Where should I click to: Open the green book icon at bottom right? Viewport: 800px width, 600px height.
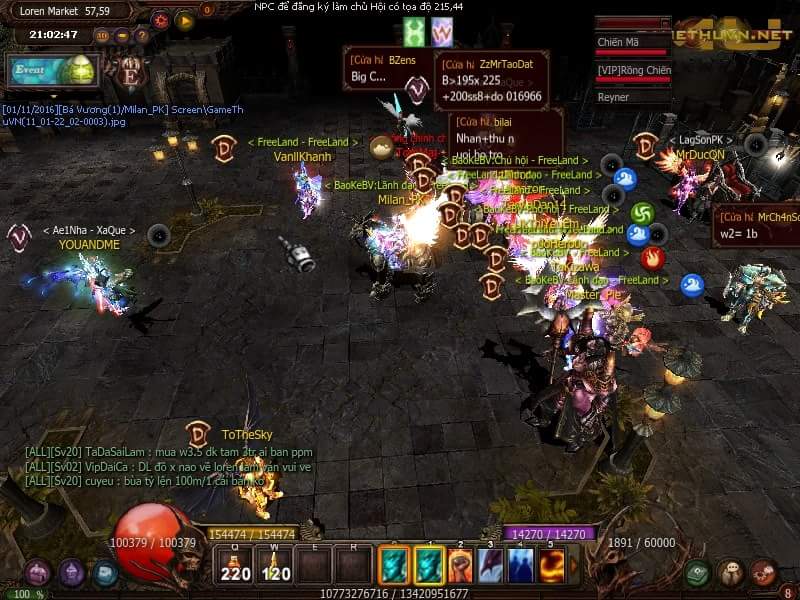point(698,573)
